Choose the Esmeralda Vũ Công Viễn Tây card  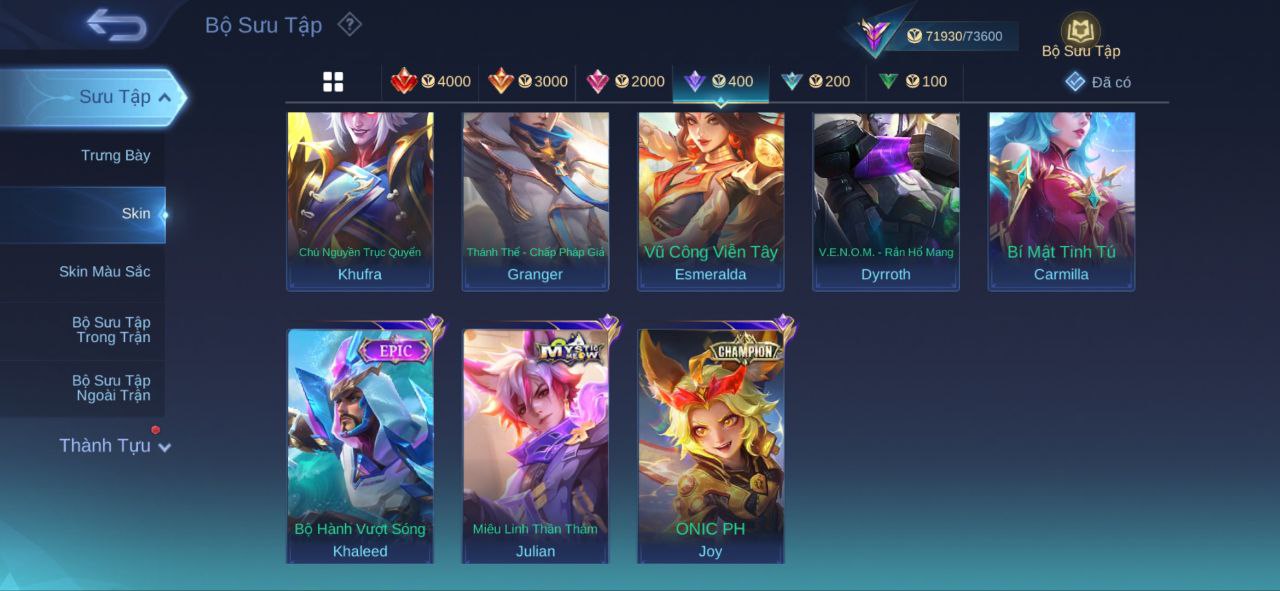[x=711, y=200]
